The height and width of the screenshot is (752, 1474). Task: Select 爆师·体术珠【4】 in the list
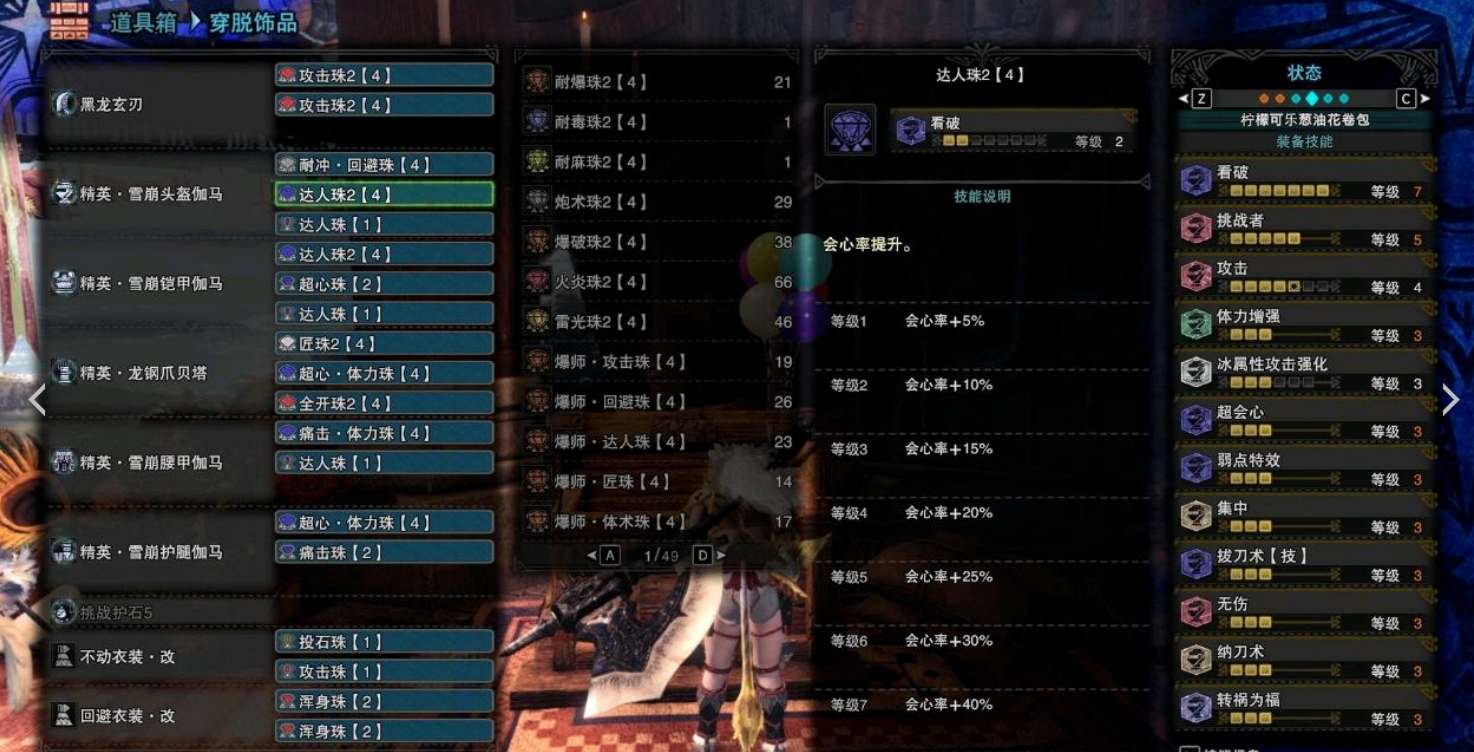pyautogui.click(x=657, y=522)
